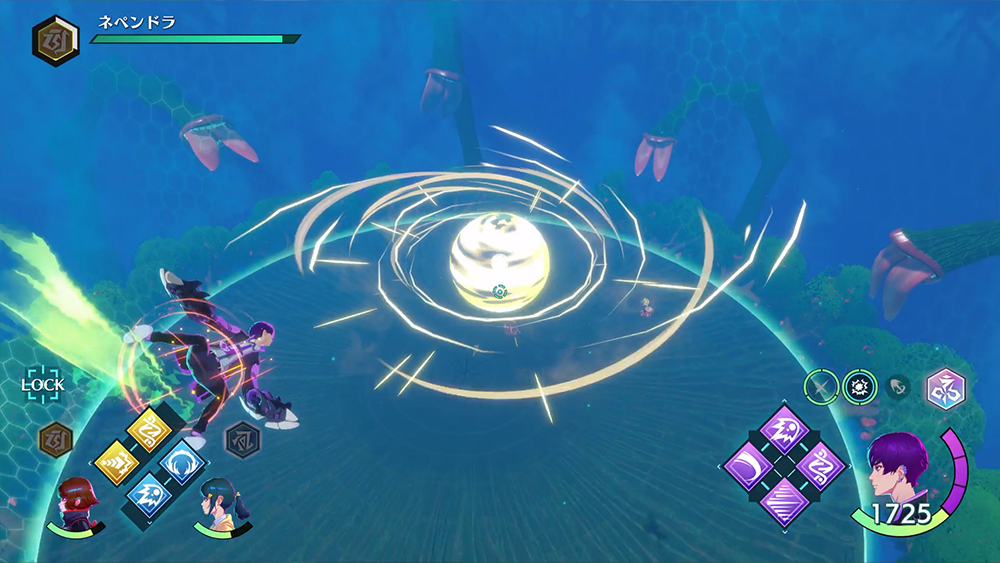Viewport: 1000px width, 563px height.
Task: Activate the pink-purple hexagon special ability
Action: coord(942,388)
